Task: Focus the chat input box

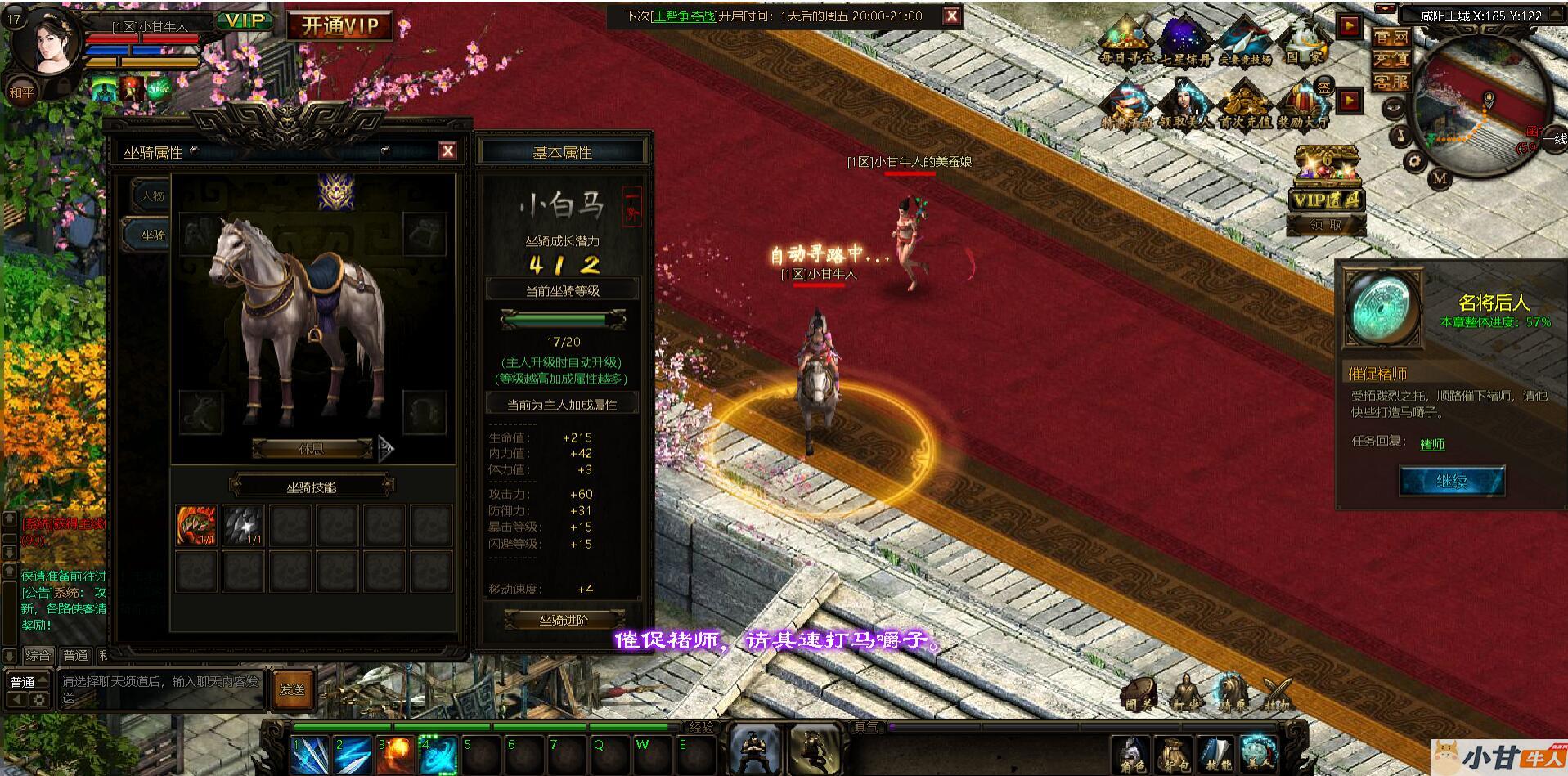Action: [160, 689]
